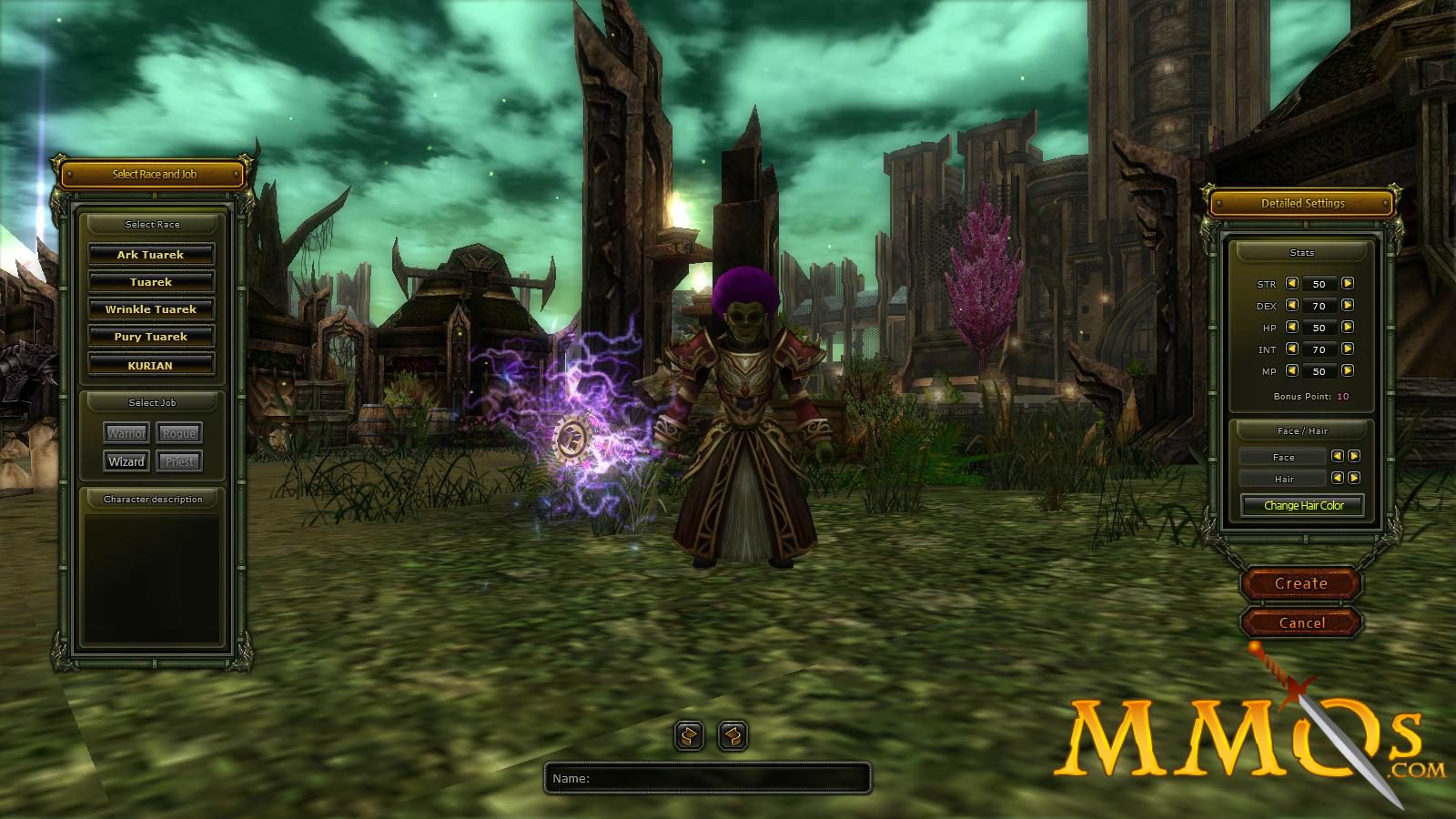Viewport: 1456px width, 819px height.
Task: Increase the INT stat with the right arrow
Action: click(1346, 349)
